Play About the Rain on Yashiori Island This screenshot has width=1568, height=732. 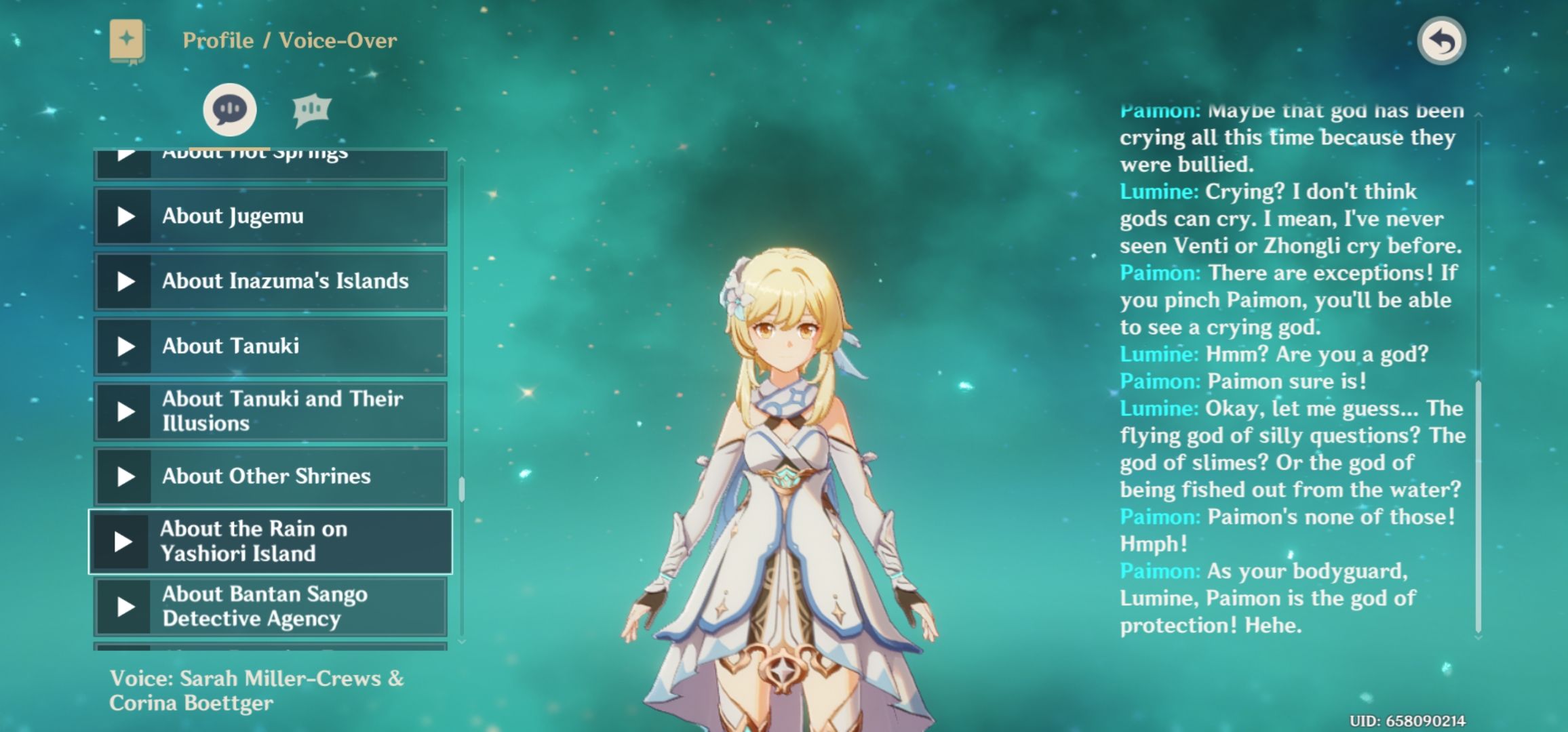123,542
